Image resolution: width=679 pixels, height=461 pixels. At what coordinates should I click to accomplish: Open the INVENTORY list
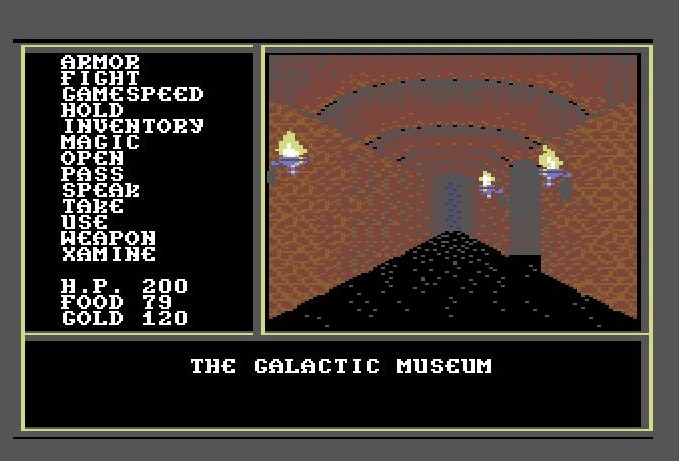click(132, 126)
